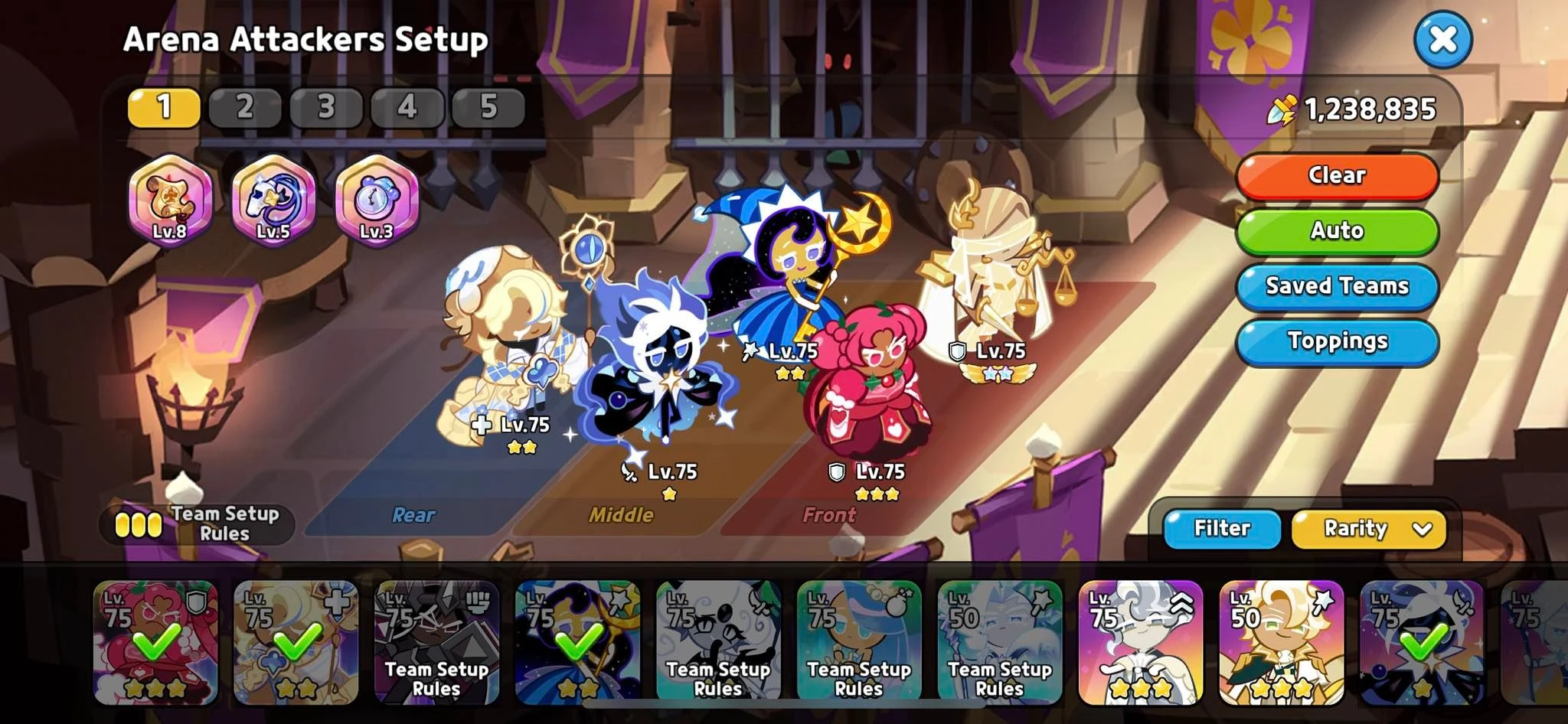Viewport: 1568px width, 724px height.
Task: Switch to team slot 5 tab
Action: pos(488,107)
